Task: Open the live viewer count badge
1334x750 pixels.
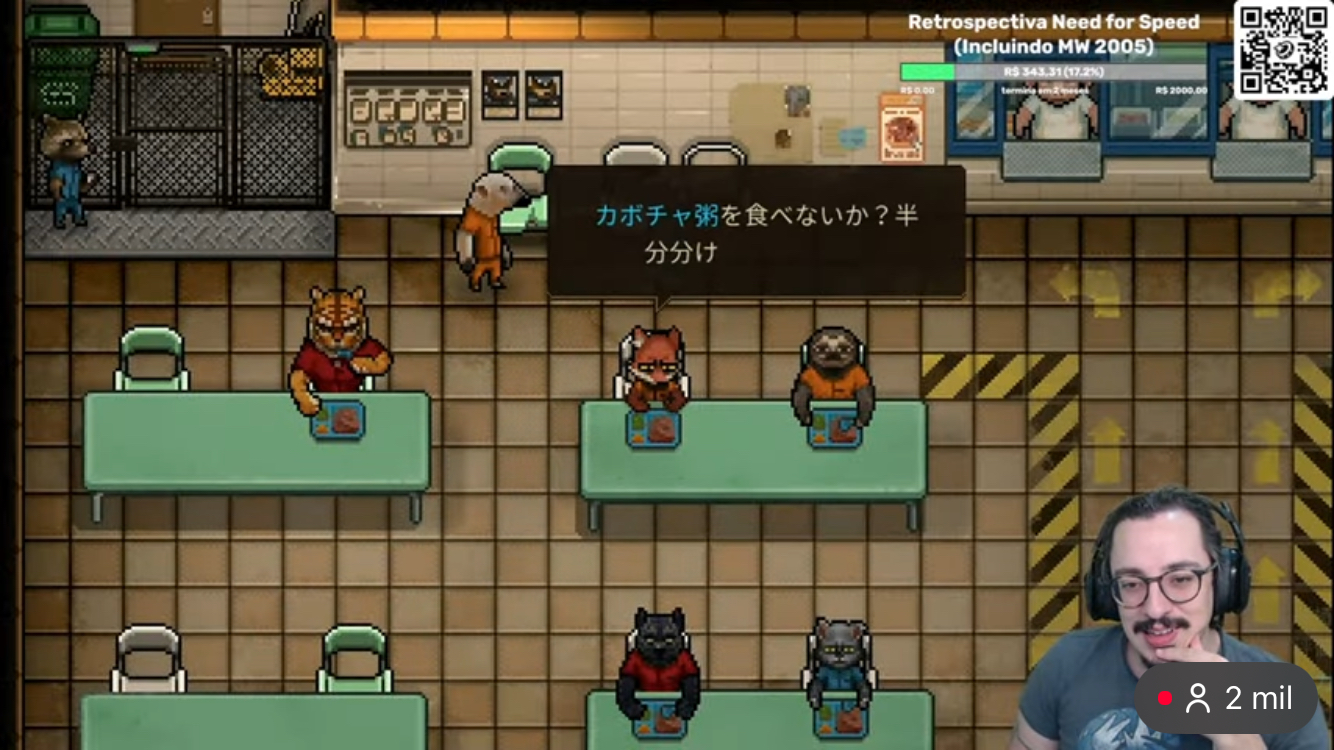Action: click(x=1226, y=699)
